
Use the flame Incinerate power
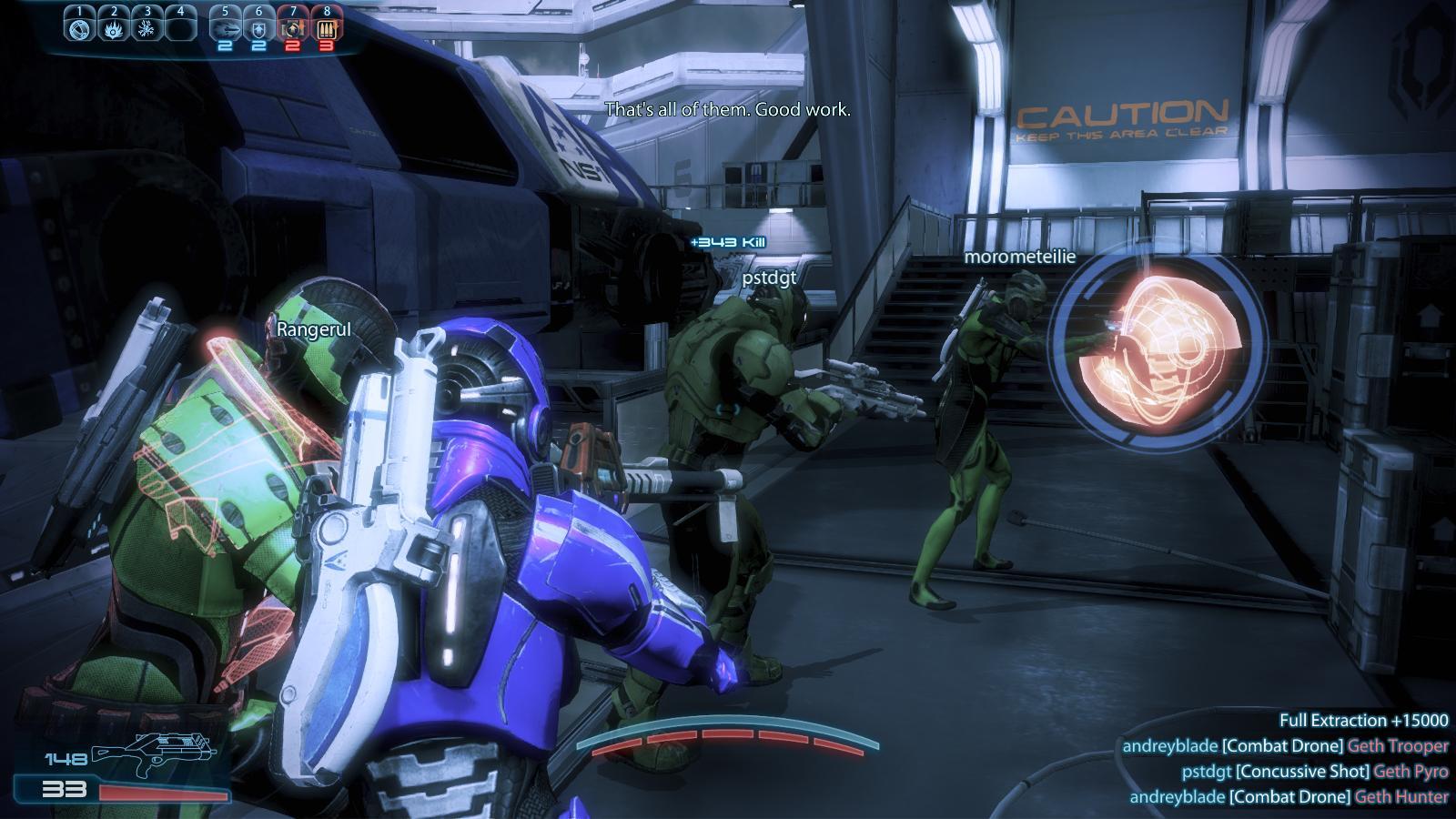point(113,28)
